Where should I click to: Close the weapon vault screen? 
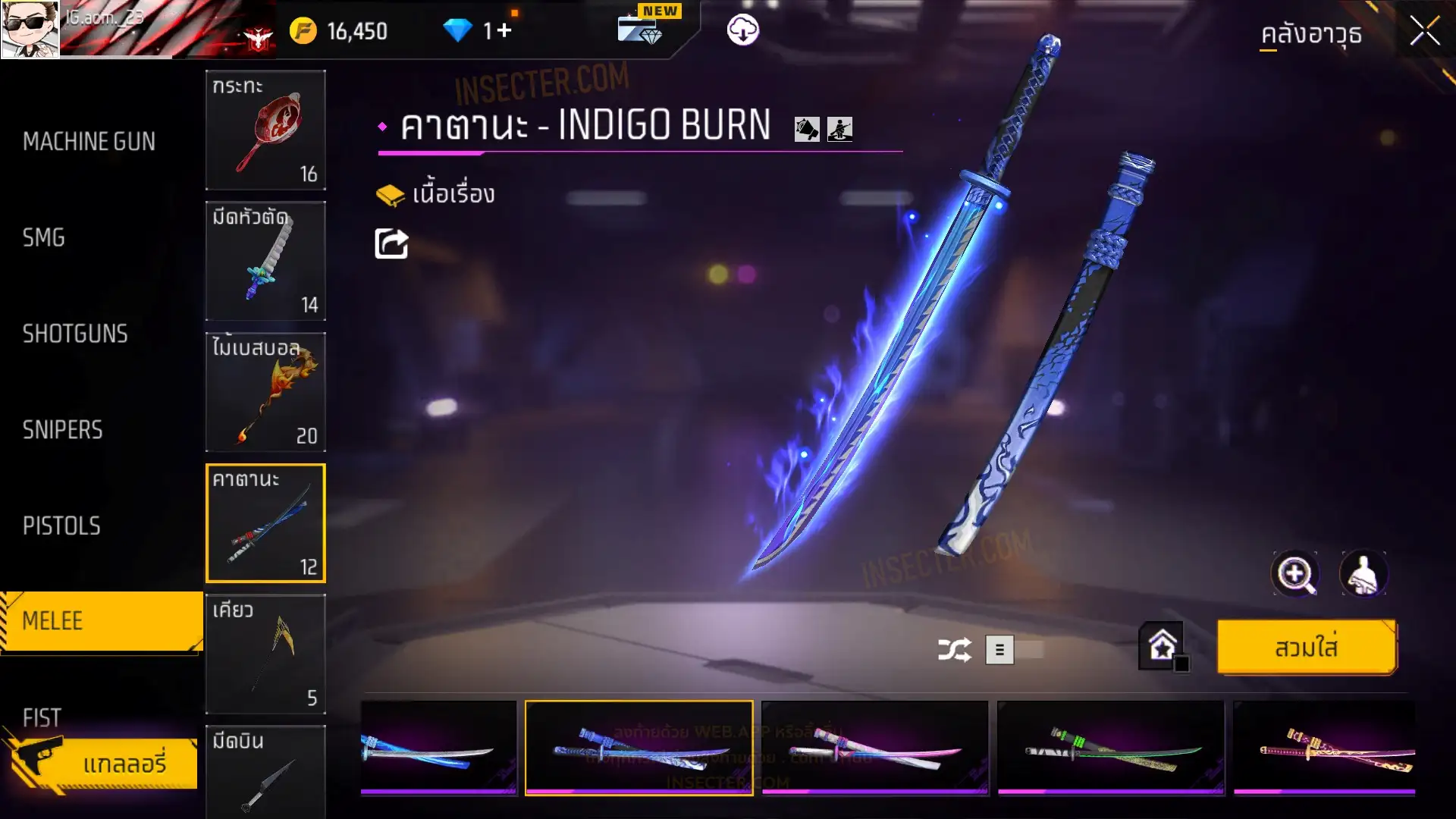1424,32
